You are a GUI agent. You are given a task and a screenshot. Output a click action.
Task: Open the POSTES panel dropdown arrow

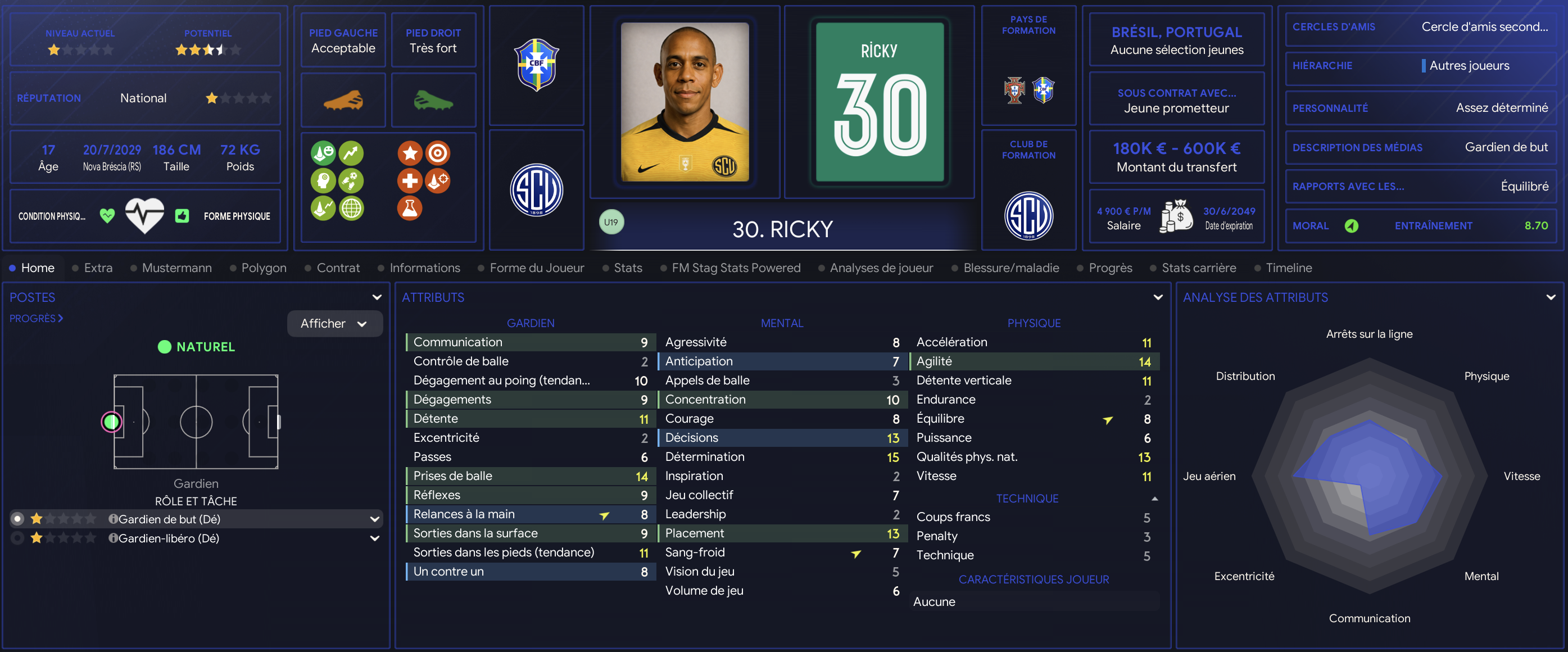click(x=377, y=298)
